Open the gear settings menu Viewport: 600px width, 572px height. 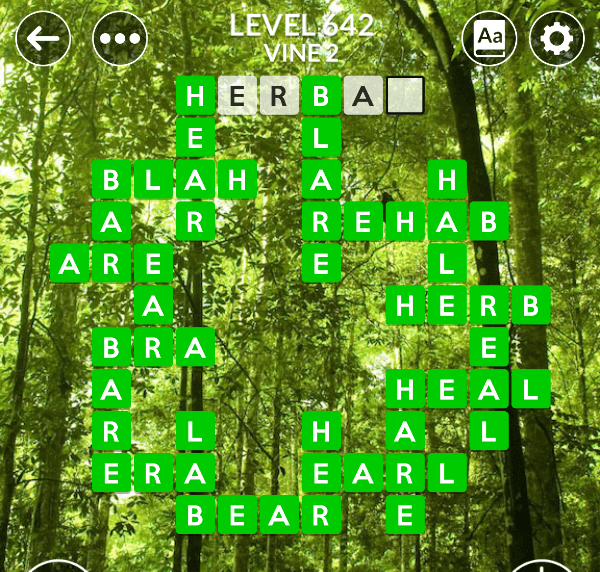tap(556, 39)
